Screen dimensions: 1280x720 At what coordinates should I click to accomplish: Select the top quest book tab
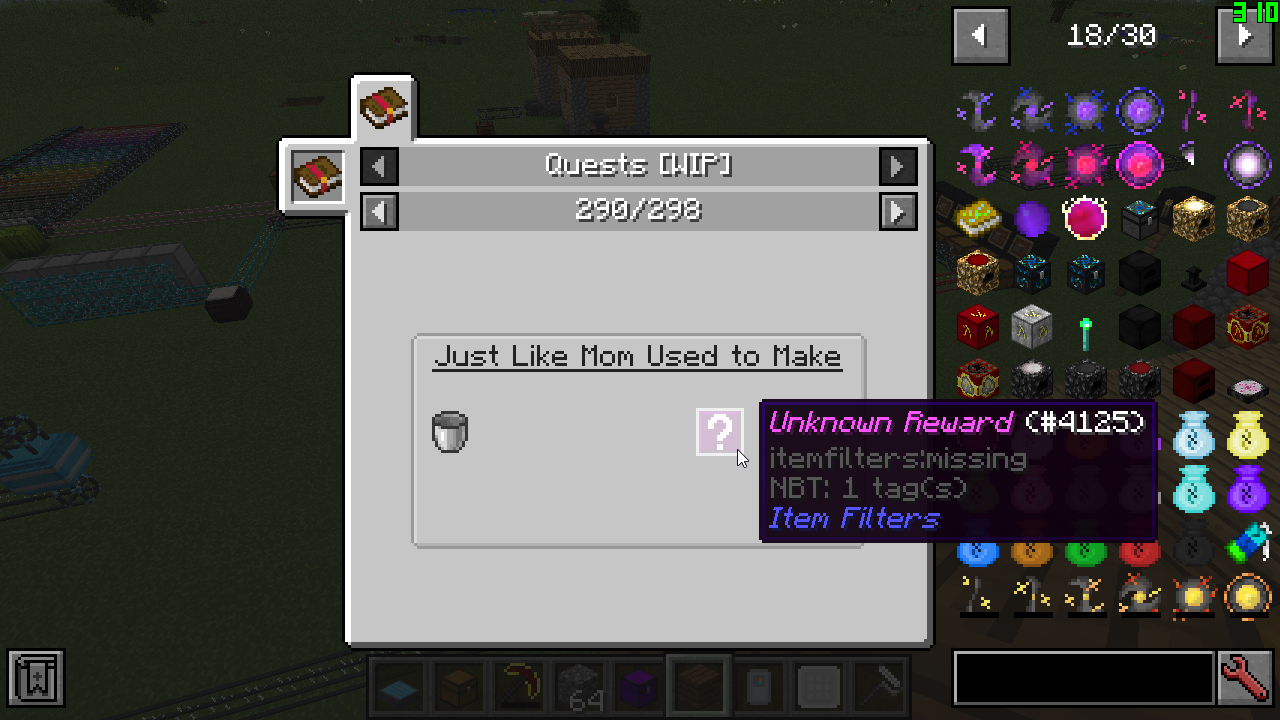pyautogui.click(x=384, y=107)
